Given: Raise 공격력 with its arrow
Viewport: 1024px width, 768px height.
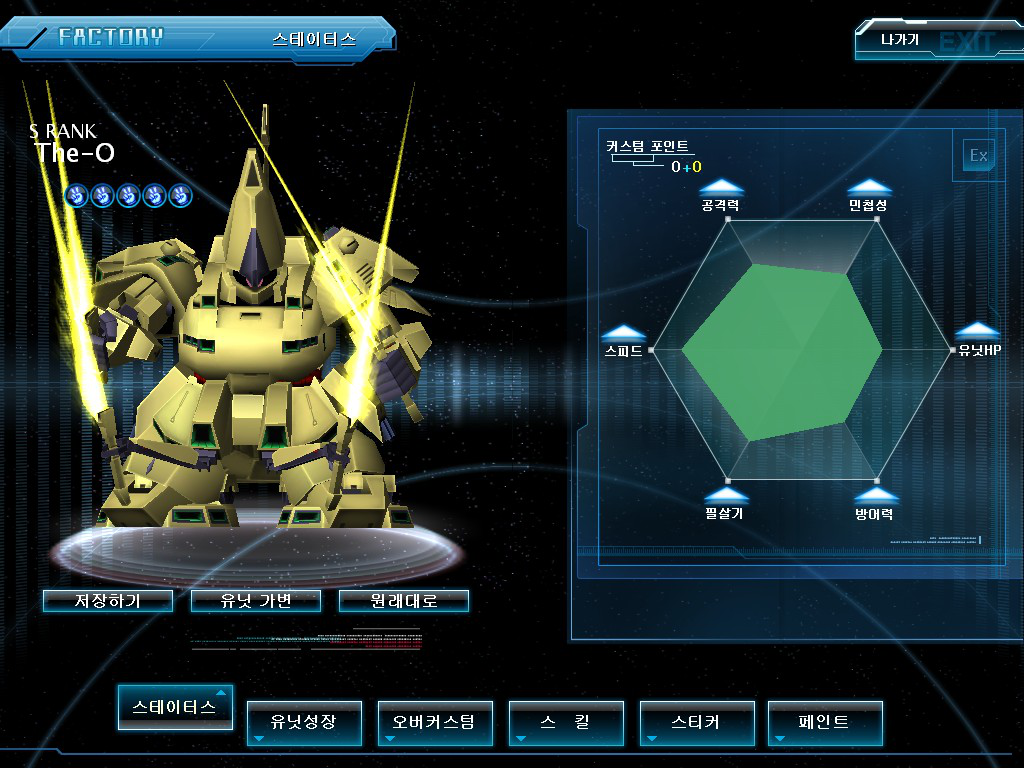Looking at the screenshot, I should (721, 187).
